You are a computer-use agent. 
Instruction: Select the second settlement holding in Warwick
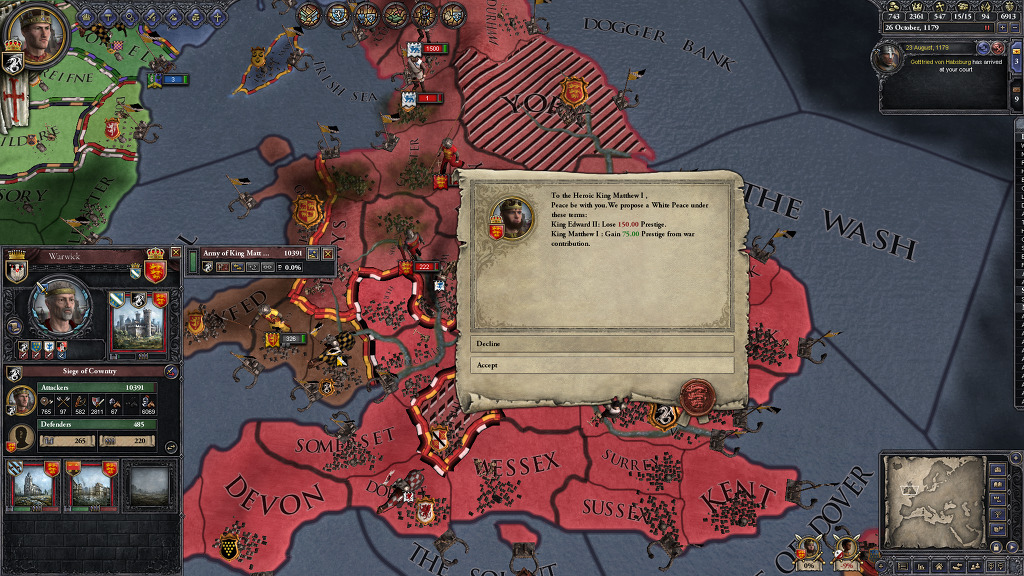pos(90,485)
